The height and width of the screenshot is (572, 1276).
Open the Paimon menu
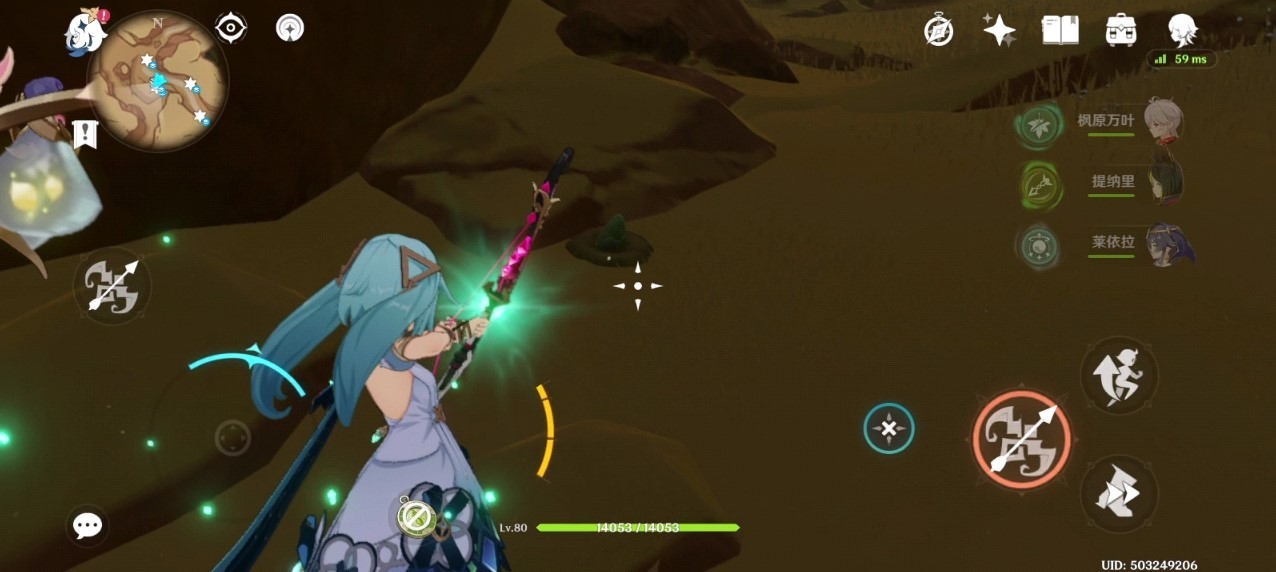click(x=86, y=32)
